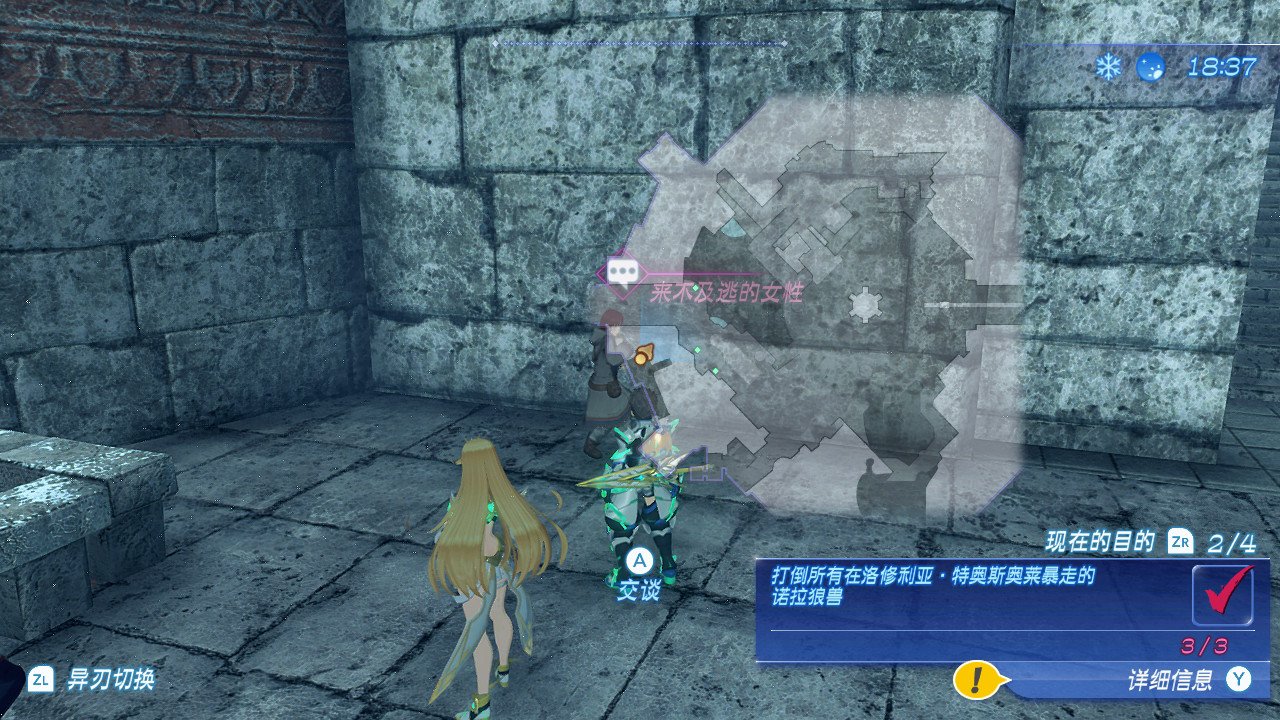Select the 现在的目的 objective header
Viewport: 1280px width, 720px height.
pyautogui.click(x=1100, y=543)
